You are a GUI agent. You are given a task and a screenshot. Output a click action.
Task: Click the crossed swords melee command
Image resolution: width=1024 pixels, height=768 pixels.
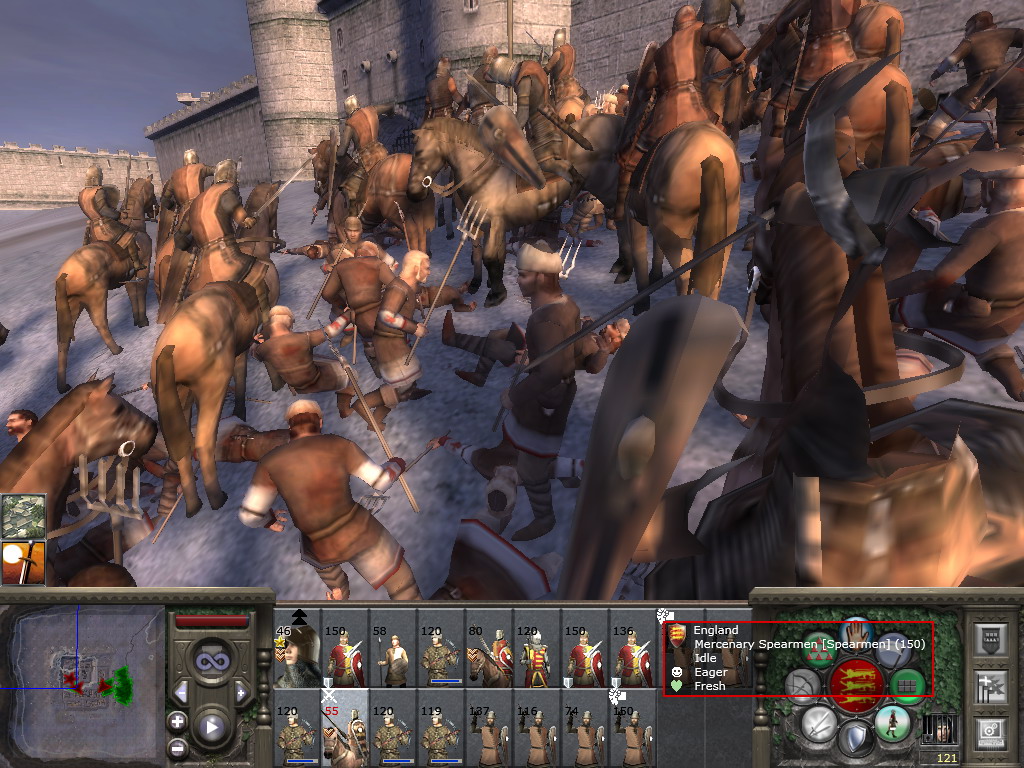coord(818,721)
